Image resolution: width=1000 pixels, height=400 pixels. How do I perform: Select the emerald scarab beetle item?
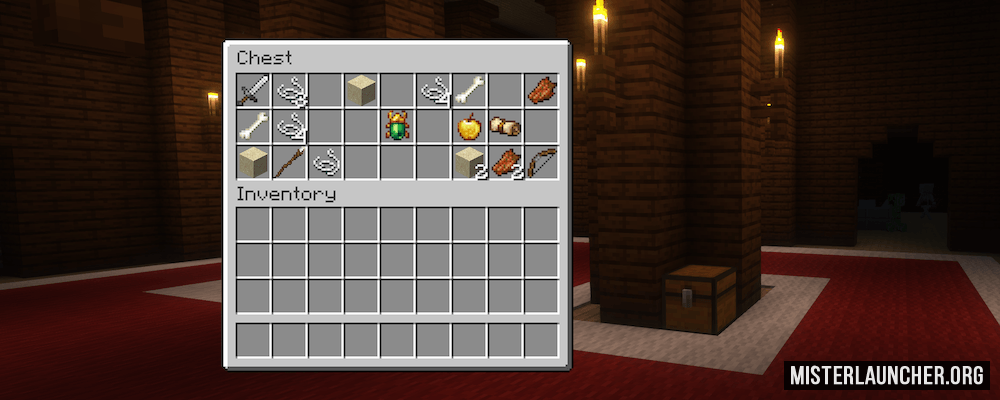(x=397, y=127)
